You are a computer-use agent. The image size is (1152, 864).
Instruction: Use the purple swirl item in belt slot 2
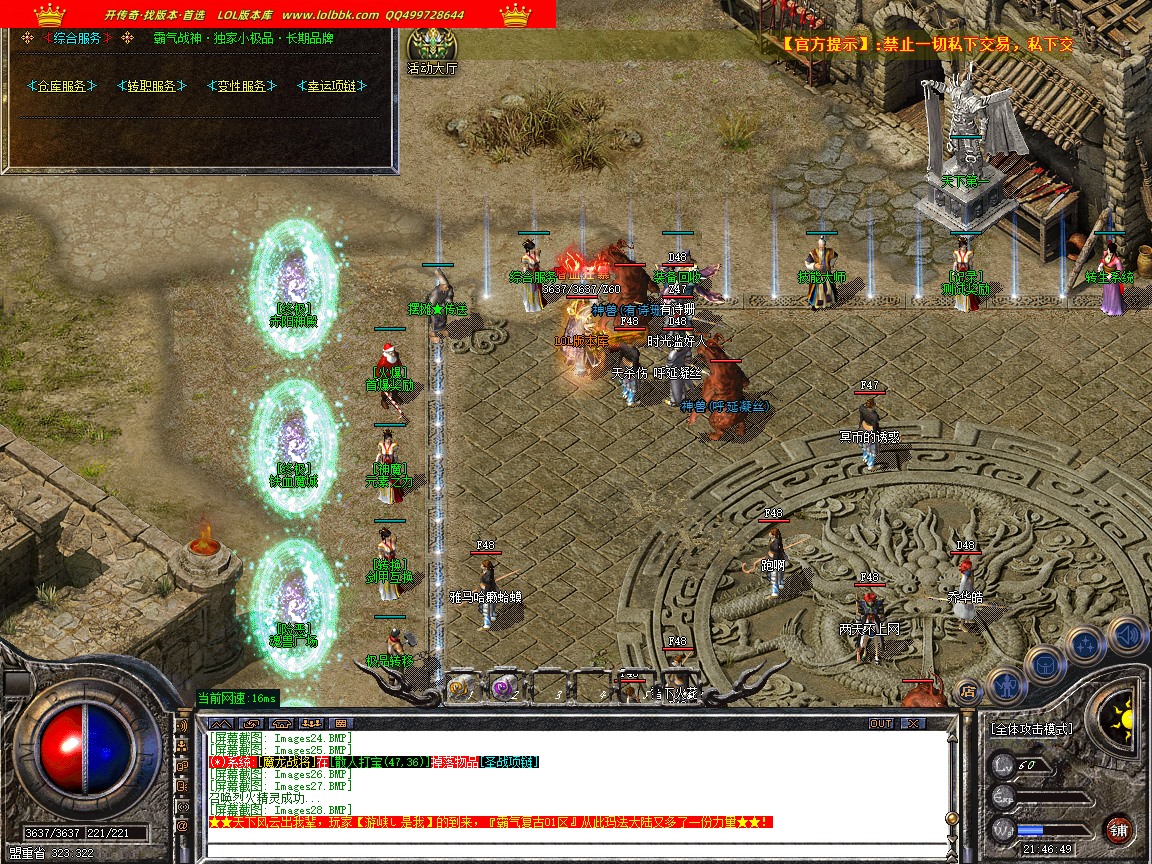[x=501, y=687]
